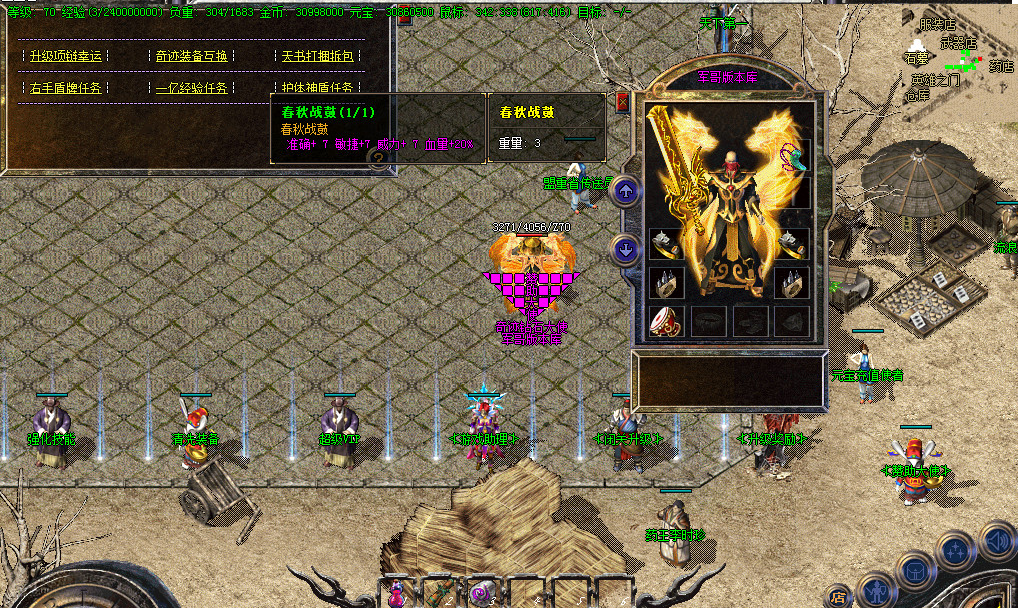
Task: Click the up arrow on the equipment panel
Action: (626, 190)
